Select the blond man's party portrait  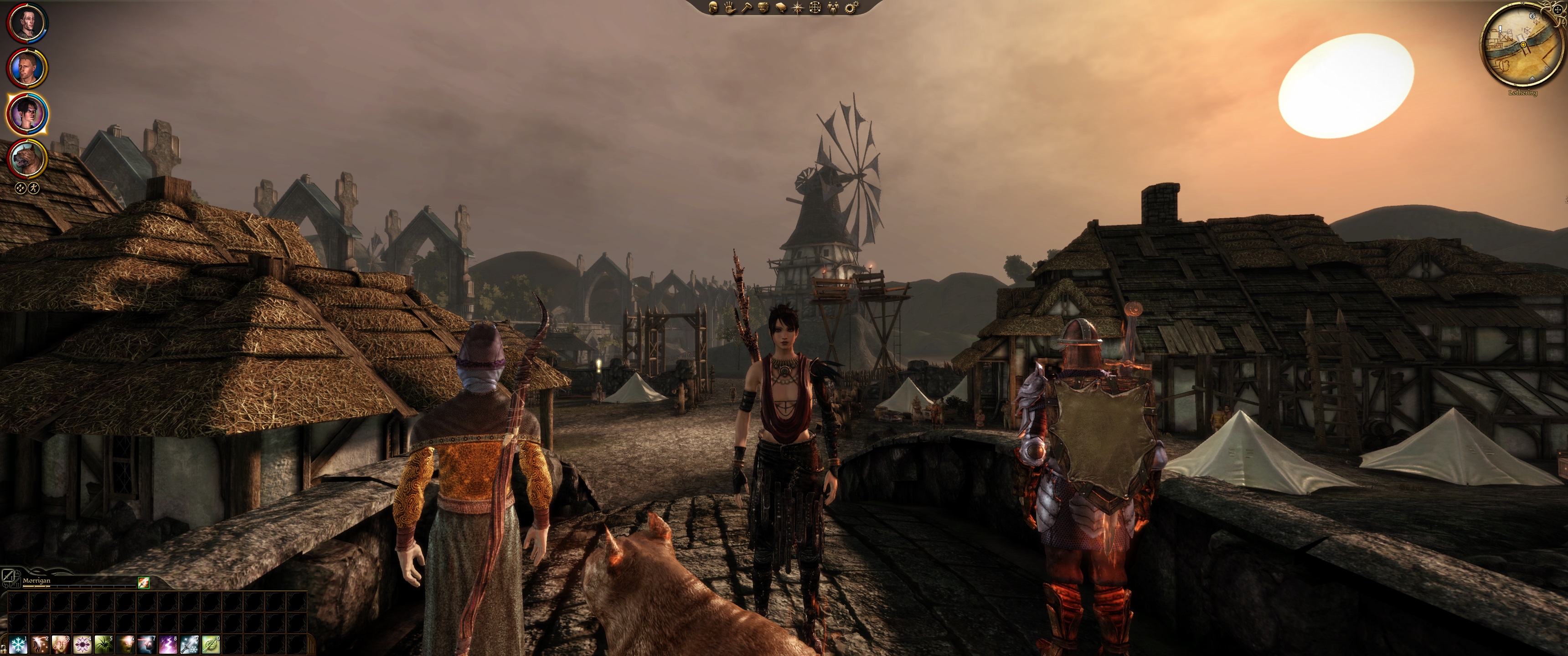pyautogui.click(x=27, y=68)
